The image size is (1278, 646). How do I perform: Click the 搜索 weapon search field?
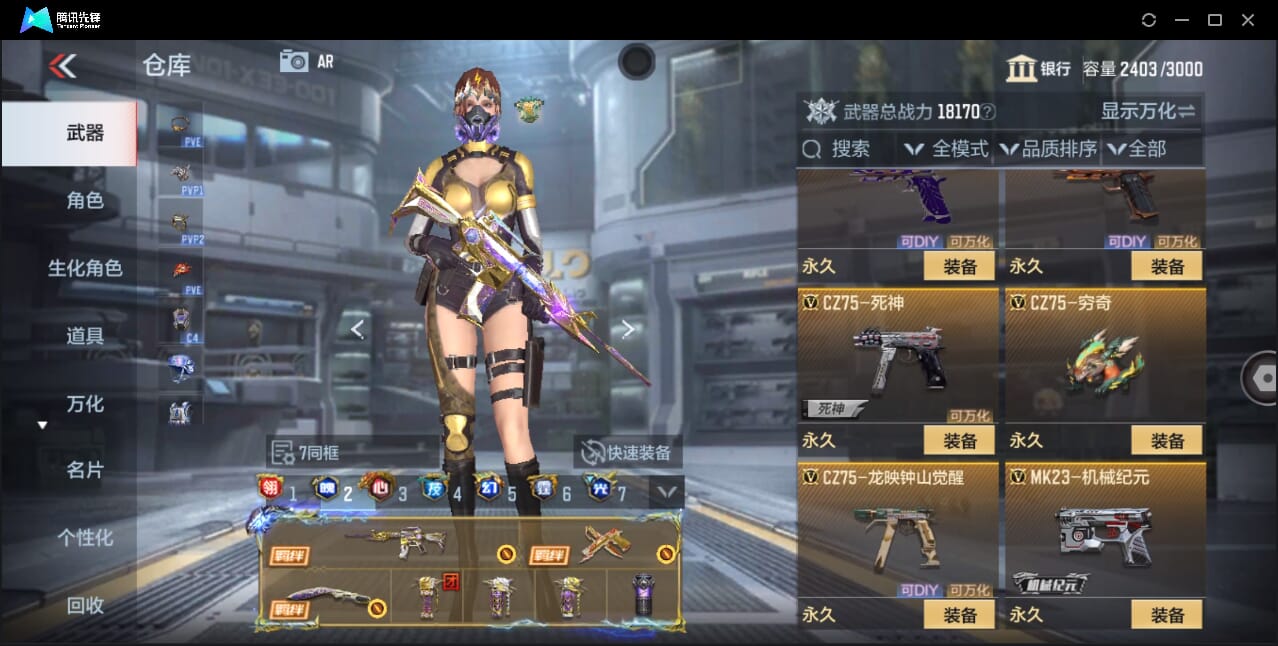[x=850, y=149]
